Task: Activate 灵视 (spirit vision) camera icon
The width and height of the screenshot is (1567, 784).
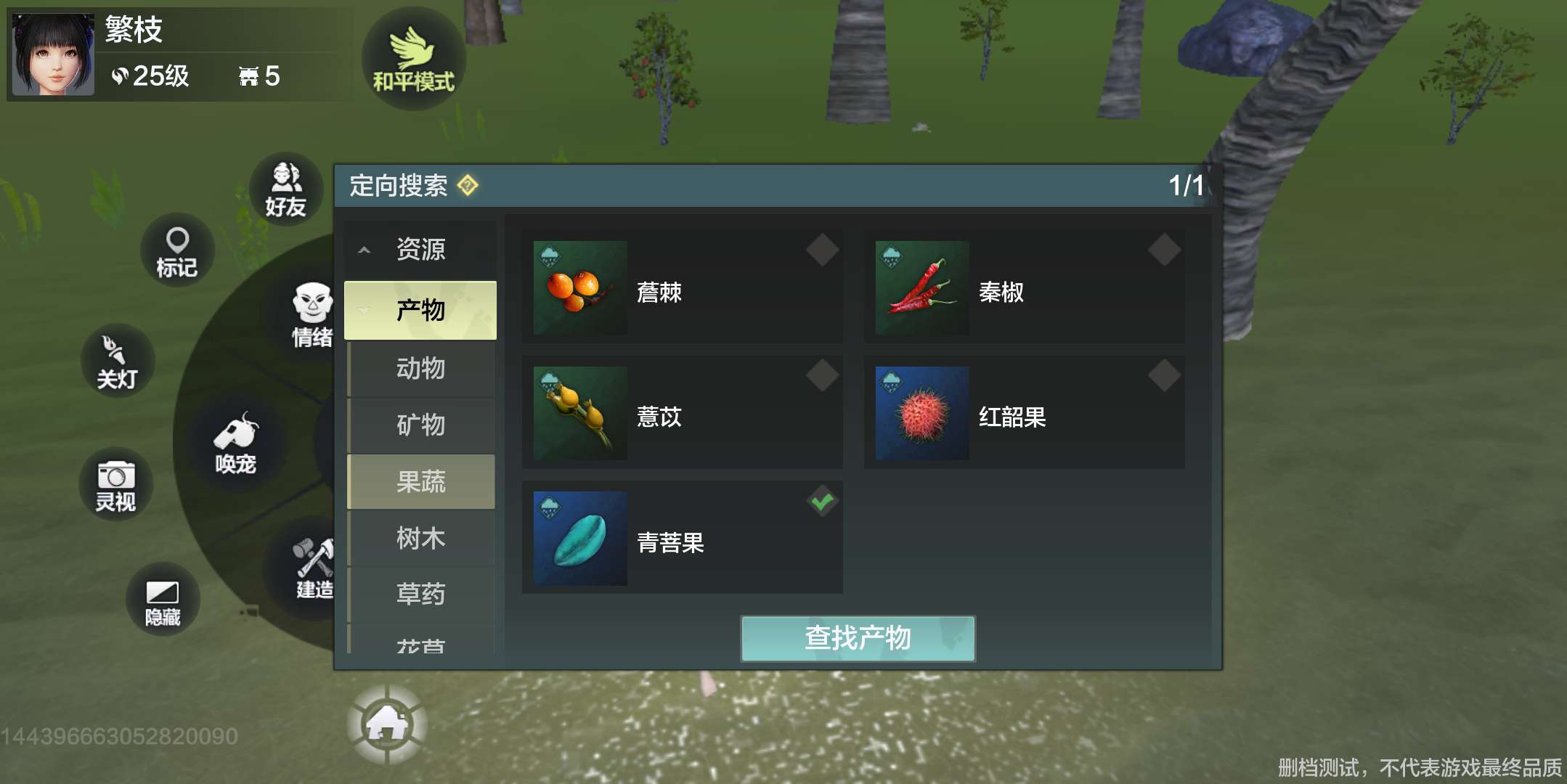Action: click(x=117, y=483)
